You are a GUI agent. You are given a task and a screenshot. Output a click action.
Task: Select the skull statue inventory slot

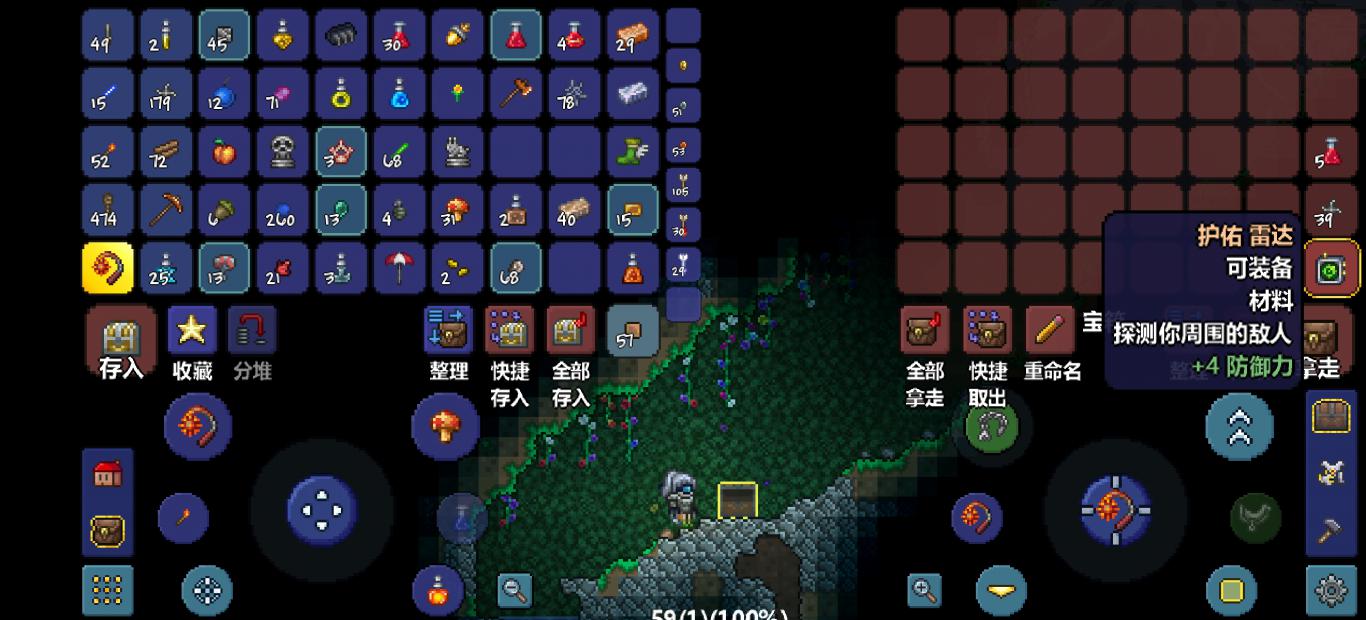click(282, 152)
